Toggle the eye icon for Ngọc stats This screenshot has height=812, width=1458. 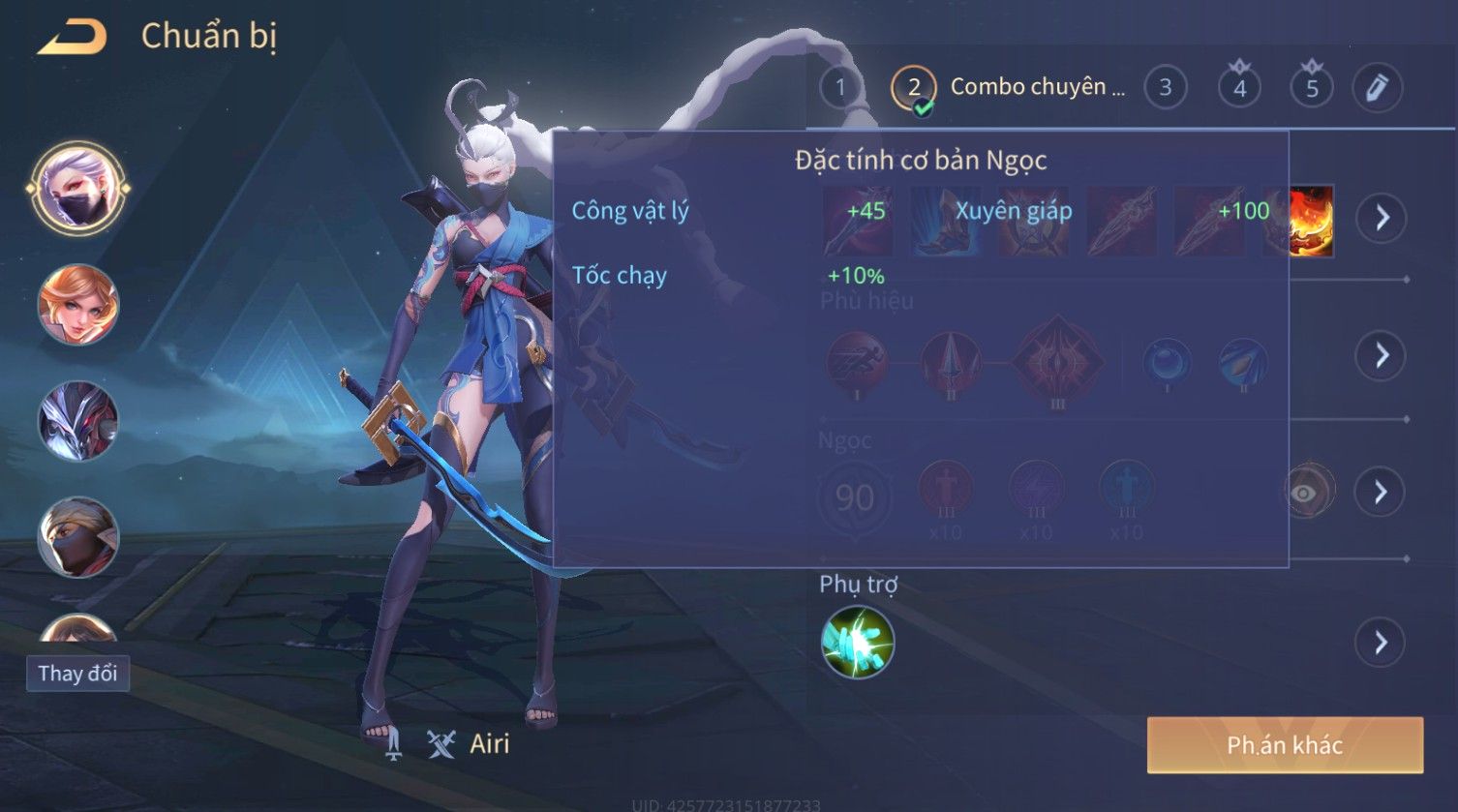pyautogui.click(x=1304, y=493)
